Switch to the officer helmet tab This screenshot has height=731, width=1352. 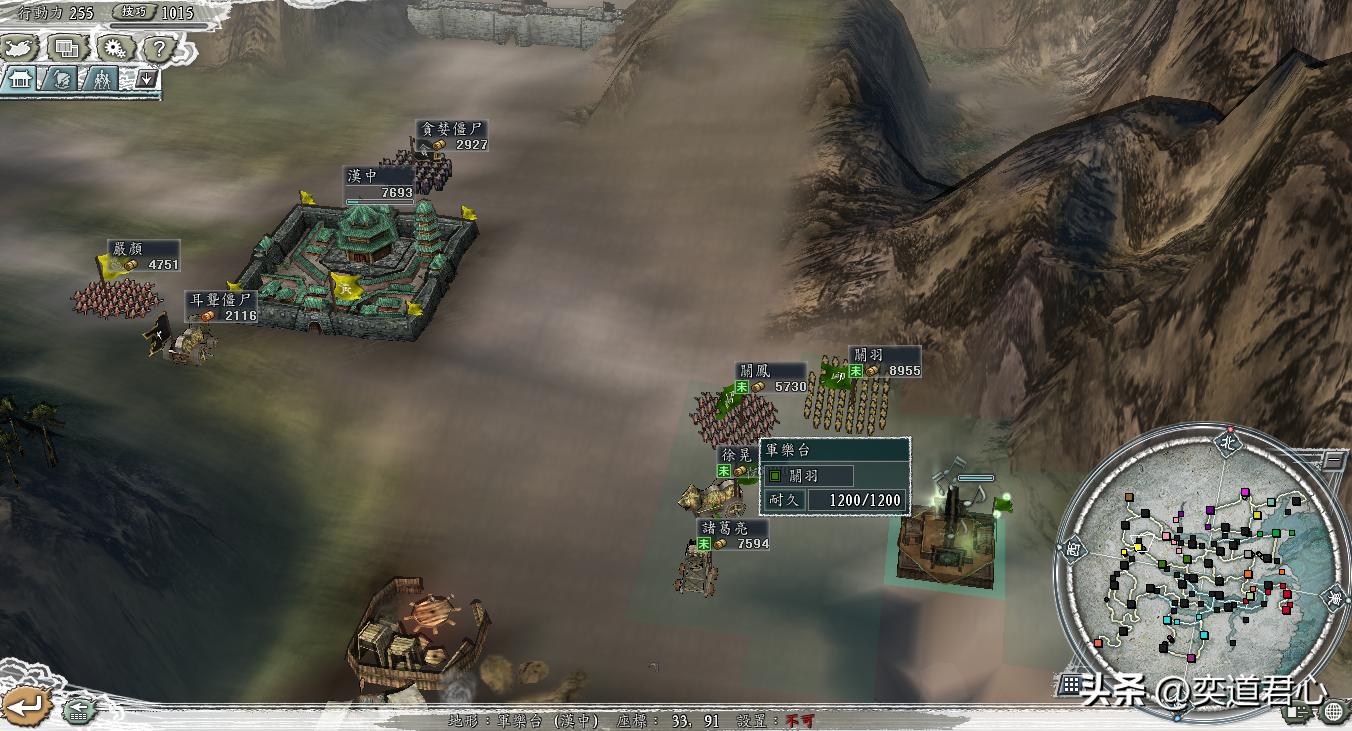pos(61,79)
